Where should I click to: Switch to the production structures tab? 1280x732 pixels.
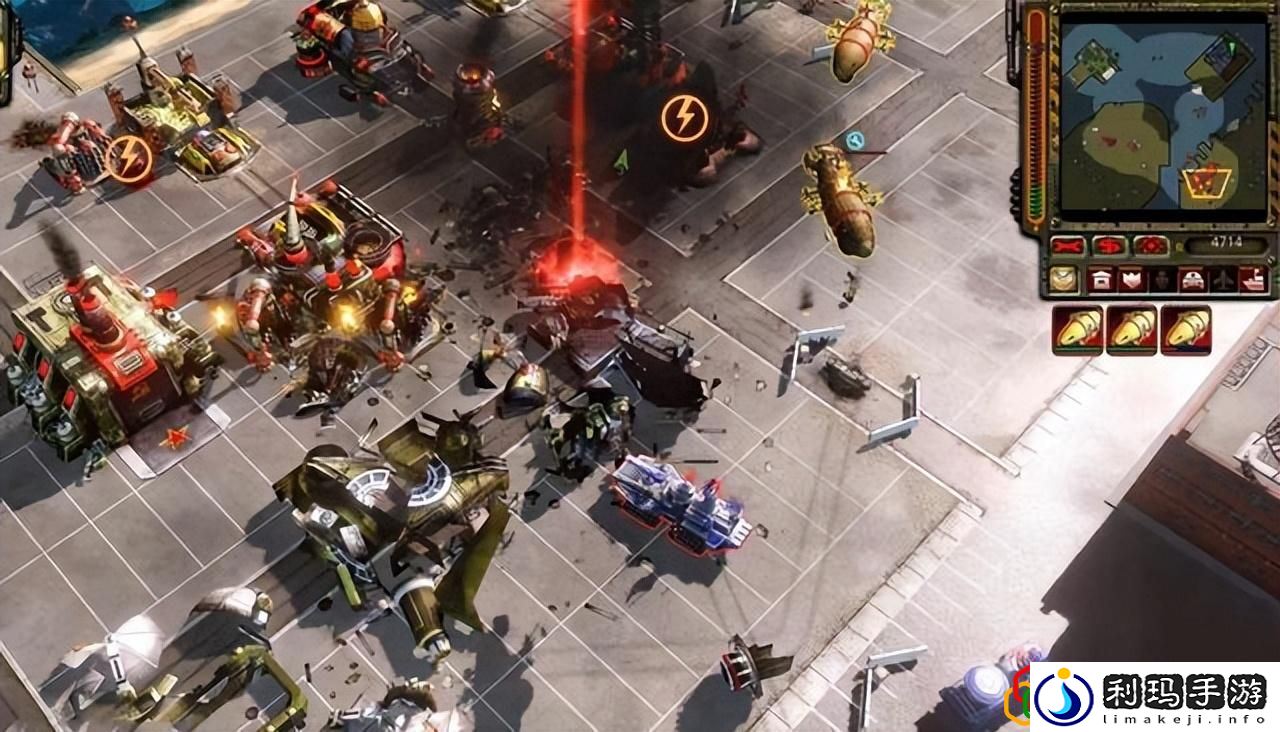coord(1100,280)
